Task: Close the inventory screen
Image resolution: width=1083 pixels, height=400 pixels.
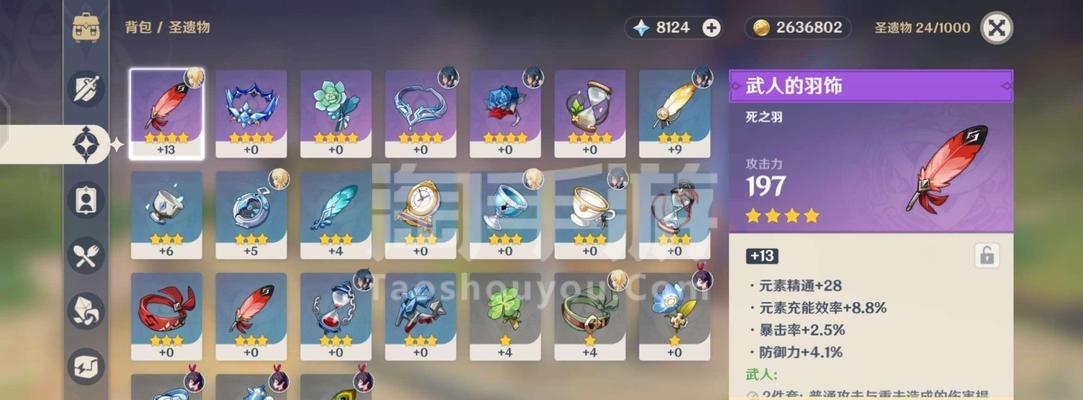Action: (x=996, y=28)
